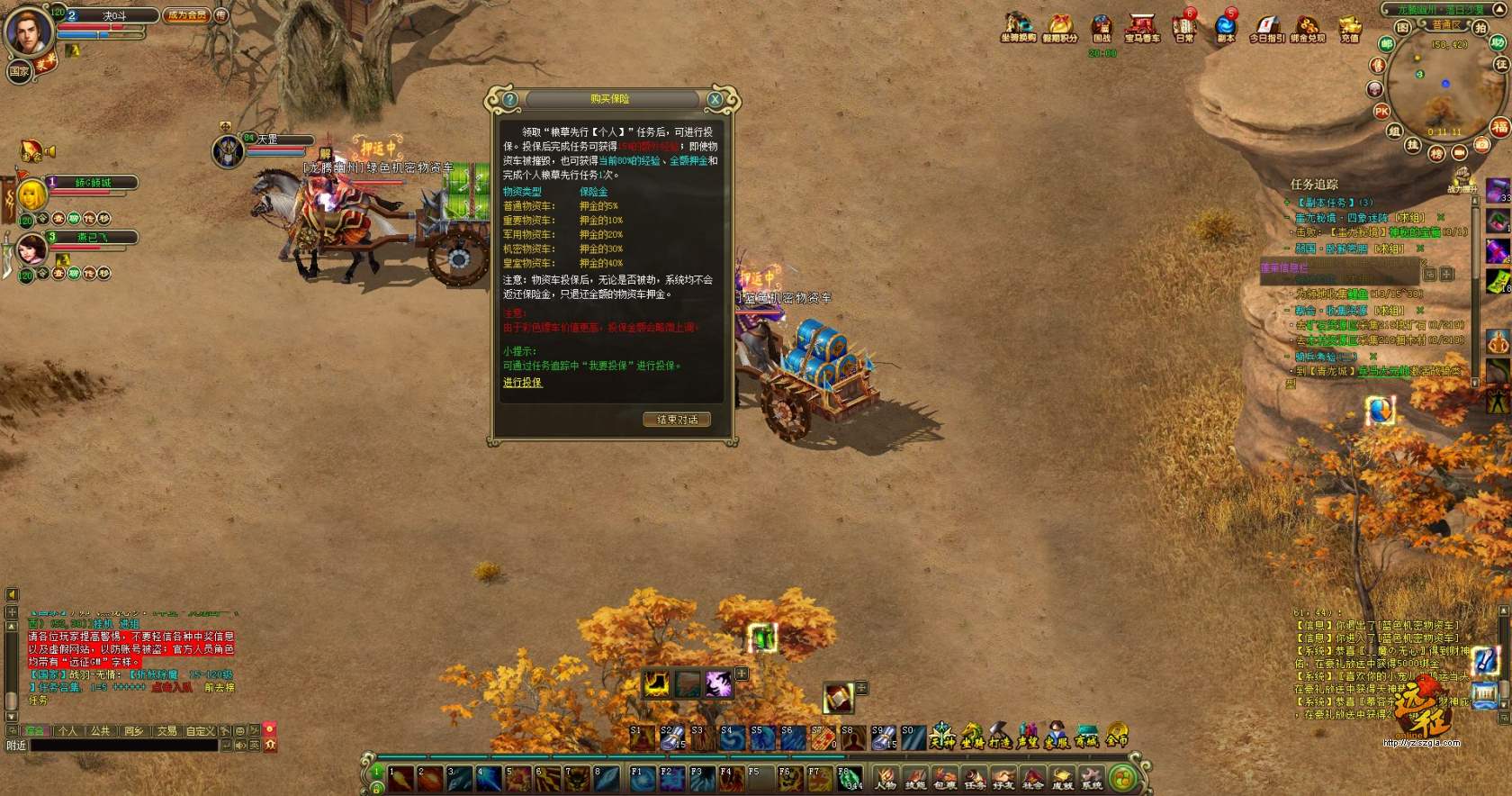
Task: Open the 副本 dungeon icon
Action: click(x=1226, y=27)
